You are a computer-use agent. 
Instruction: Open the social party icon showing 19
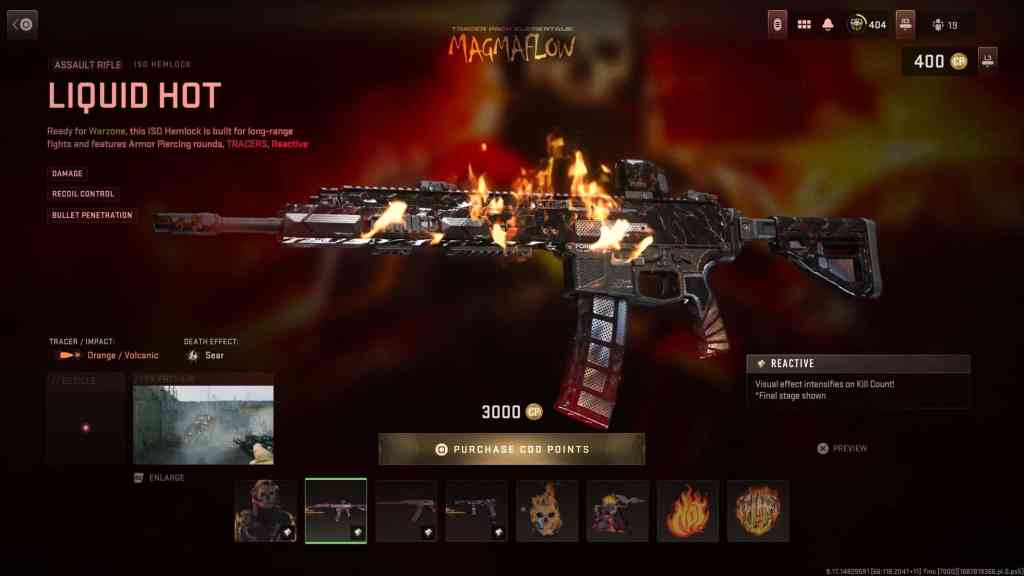tap(945, 25)
